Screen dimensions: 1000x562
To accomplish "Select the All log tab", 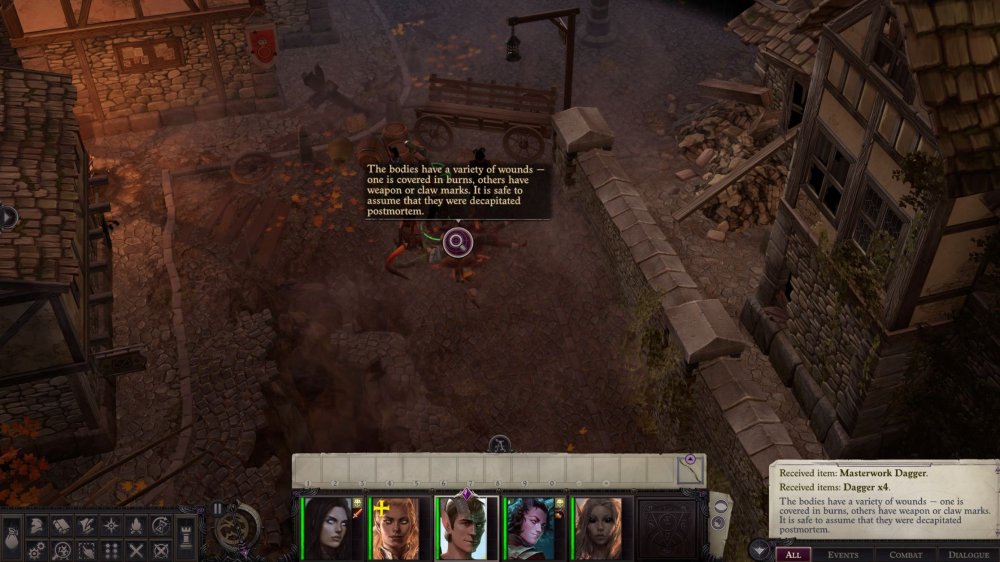I will point(793,553).
